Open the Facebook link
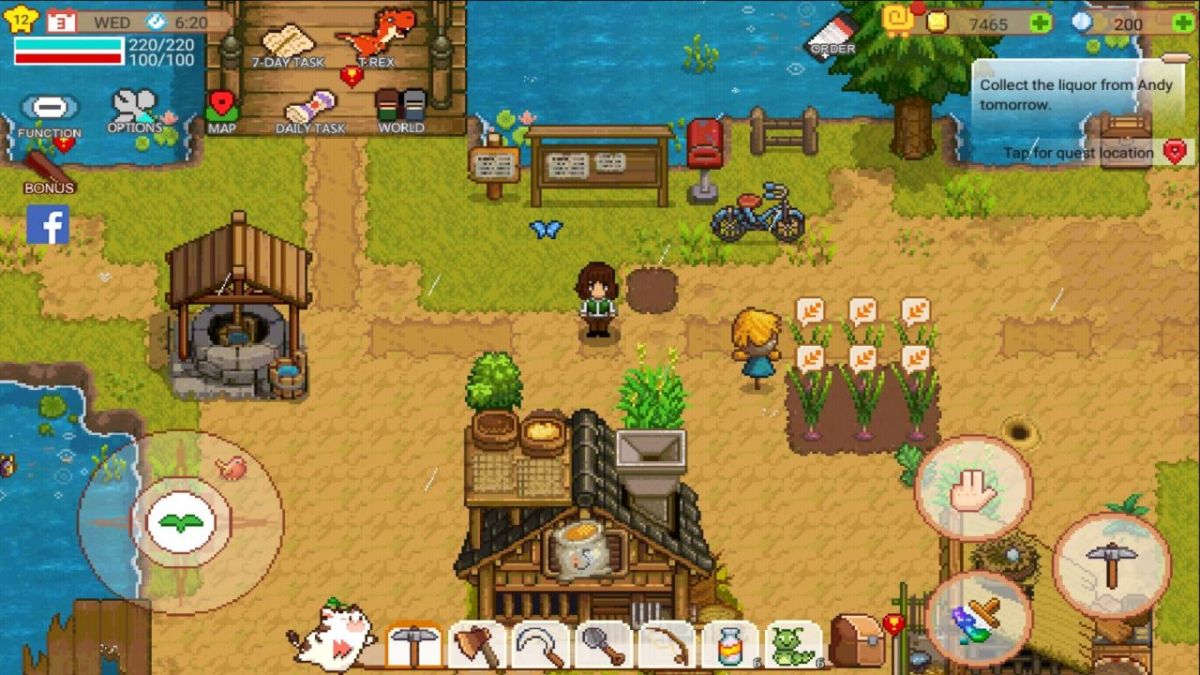 click(x=48, y=225)
